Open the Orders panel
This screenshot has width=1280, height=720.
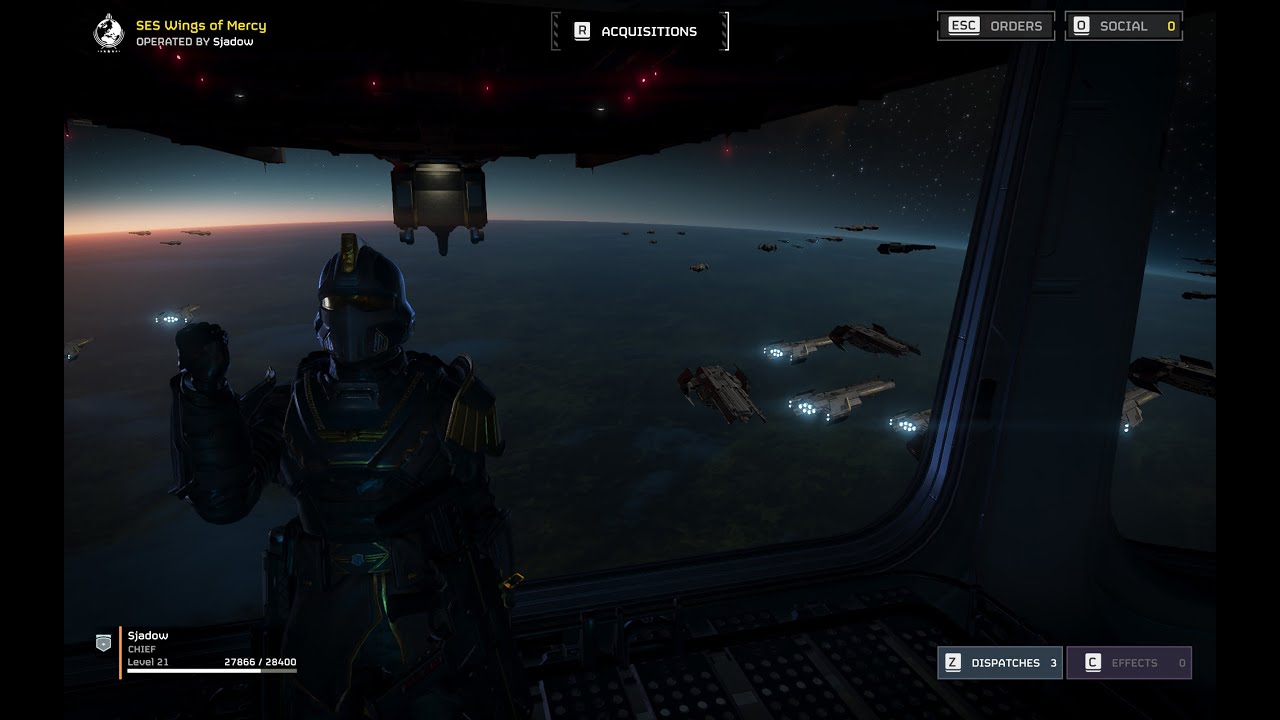pyautogui.click(x=995, y=26)
